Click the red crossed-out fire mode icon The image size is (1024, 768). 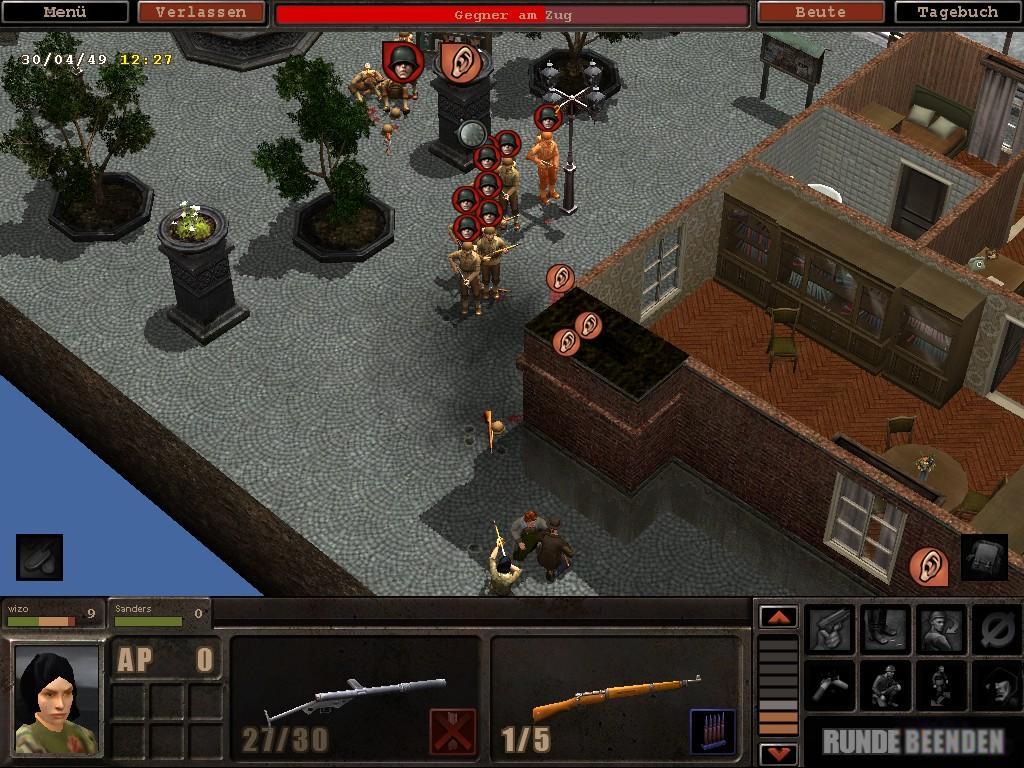(x=452, y=731)
